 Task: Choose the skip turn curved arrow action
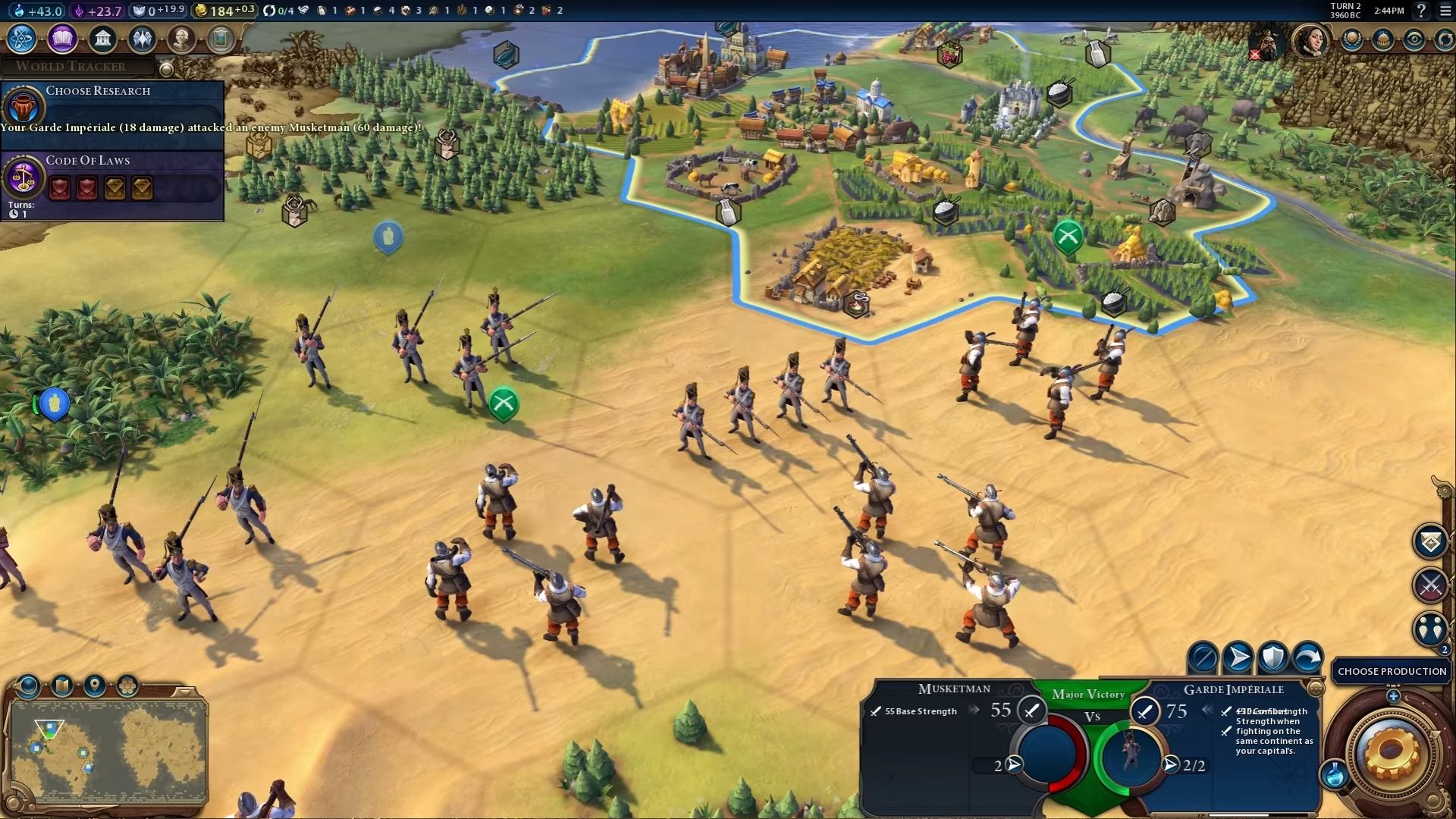(1307, 657)
